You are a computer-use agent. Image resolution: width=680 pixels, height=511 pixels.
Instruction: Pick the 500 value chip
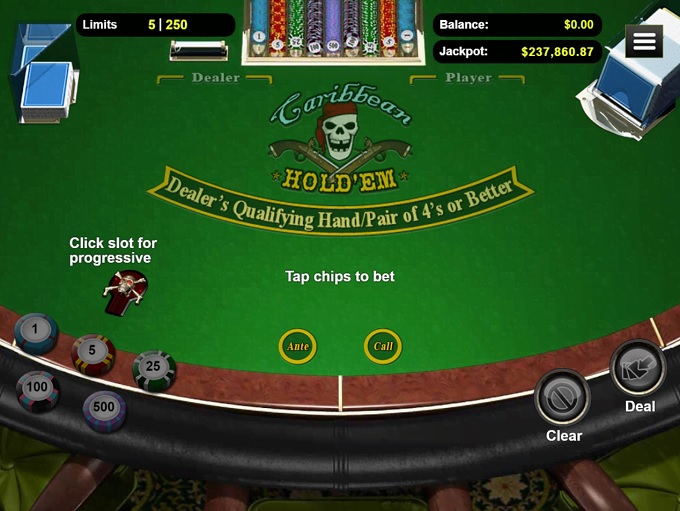pos(104,409)
